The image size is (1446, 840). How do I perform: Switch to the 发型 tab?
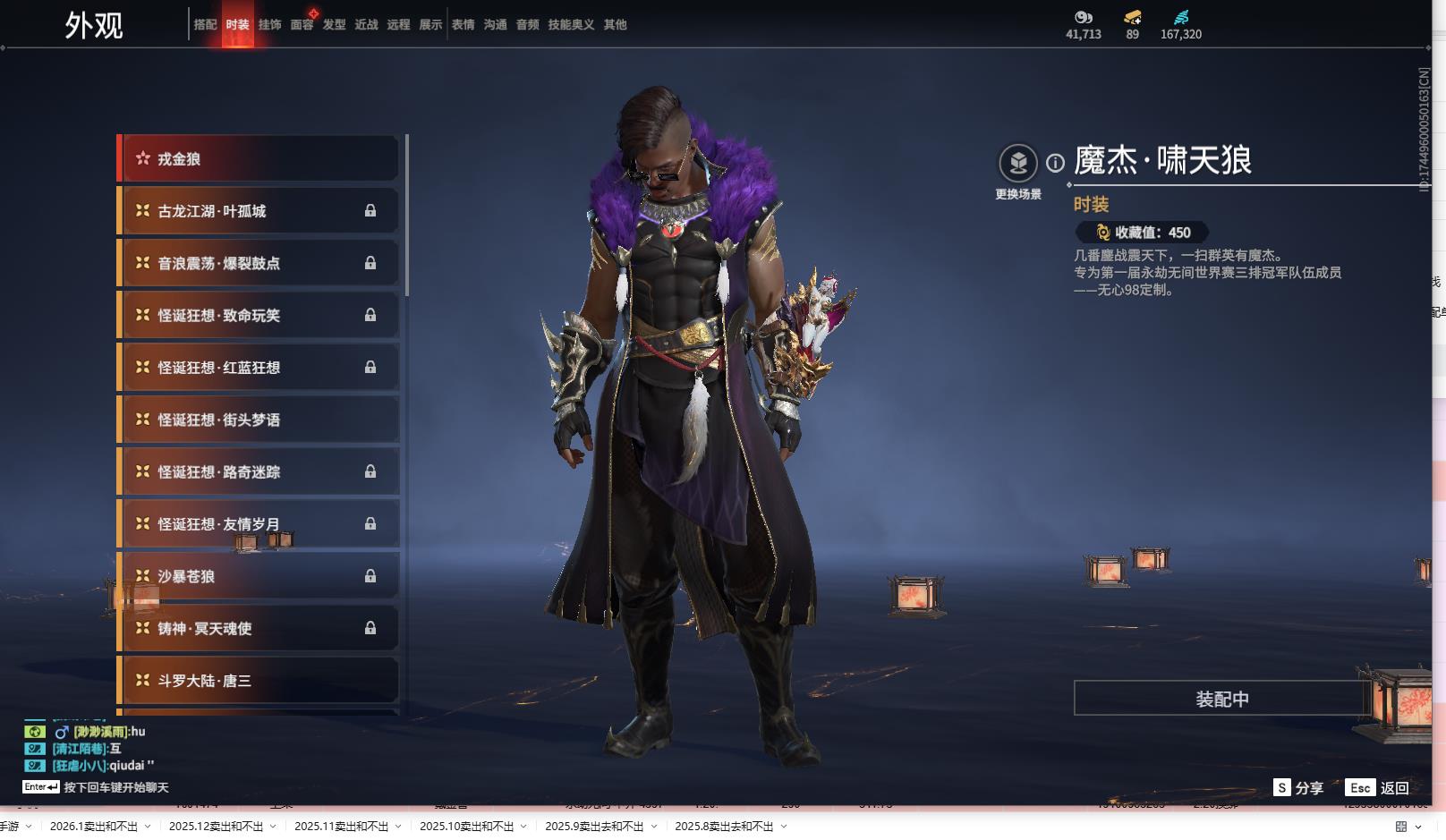click(x=334, y=25)
